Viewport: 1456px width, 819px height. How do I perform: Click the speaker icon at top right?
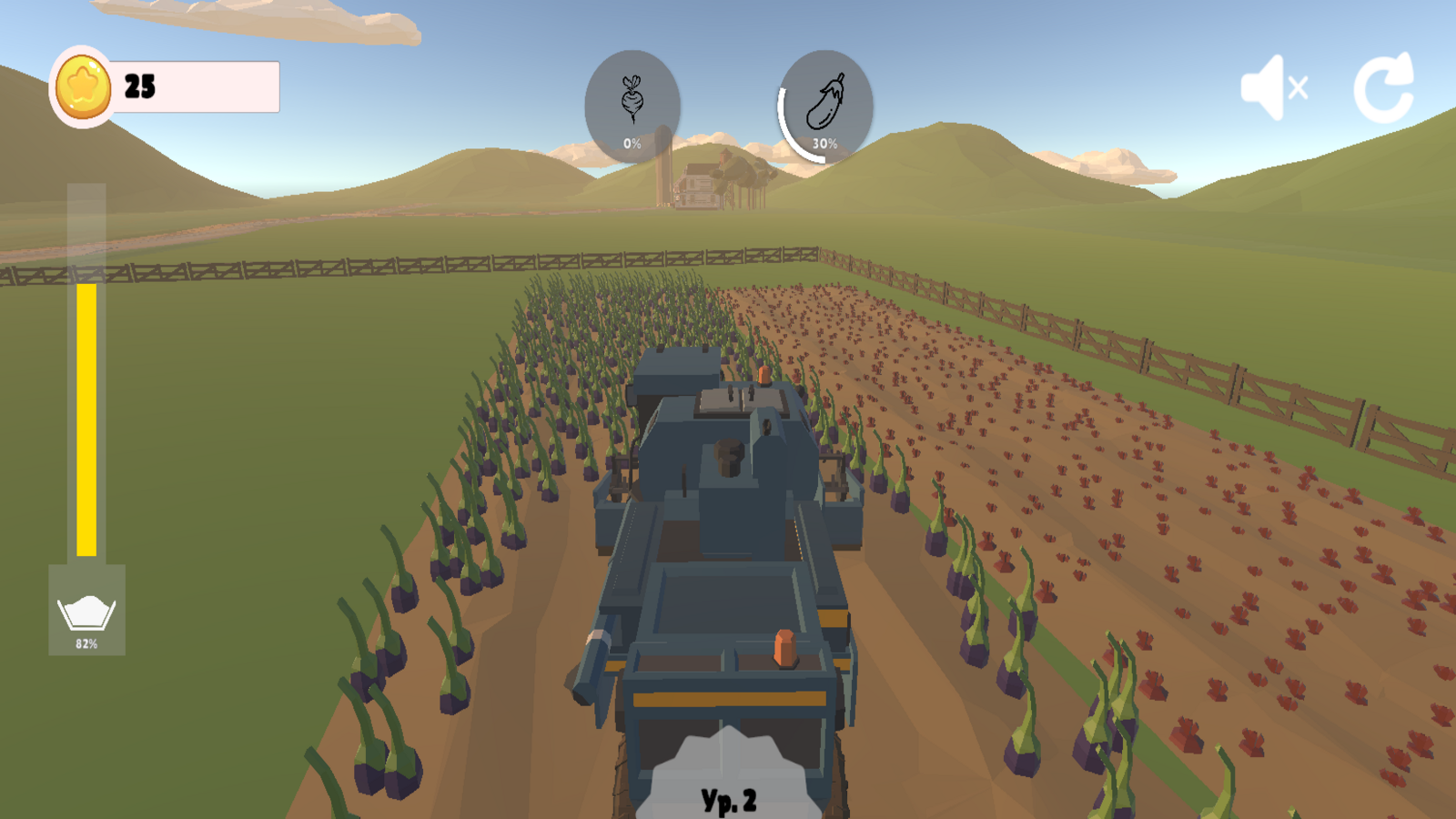[1274, 87]
